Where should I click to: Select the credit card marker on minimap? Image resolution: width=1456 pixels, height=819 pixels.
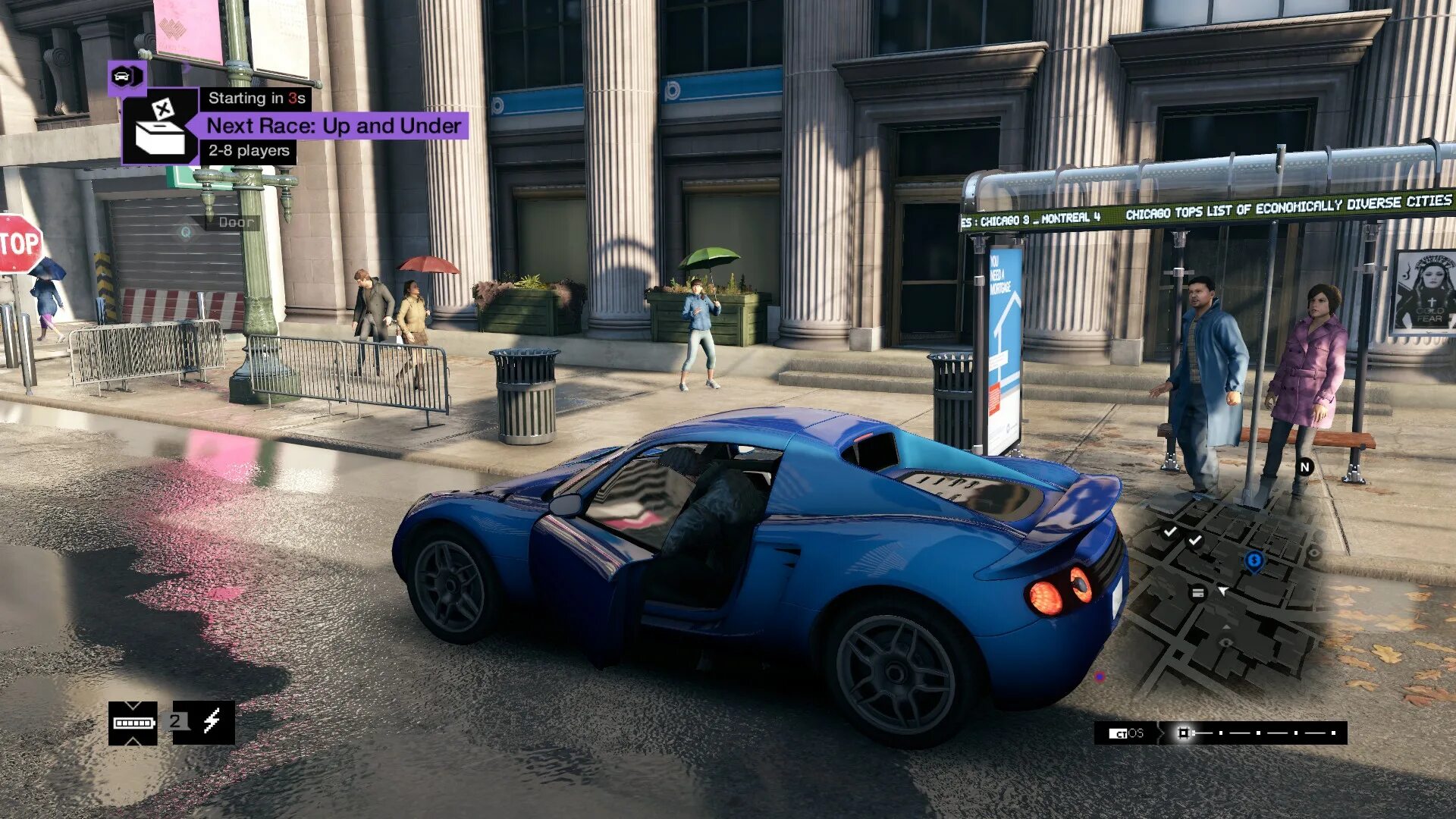click(x=1197, y=593)
